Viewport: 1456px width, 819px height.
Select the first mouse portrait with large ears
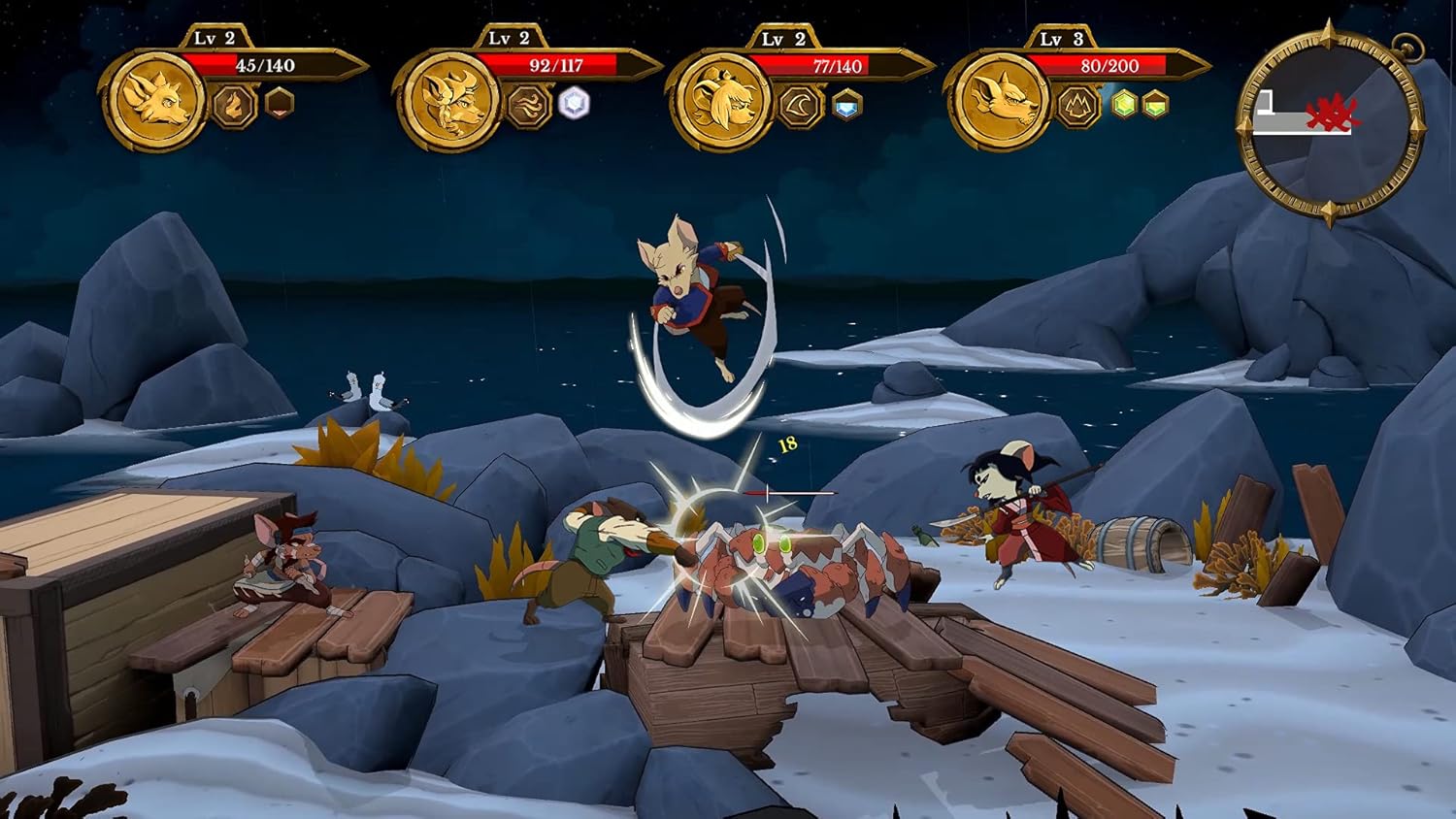click(155, 101)
